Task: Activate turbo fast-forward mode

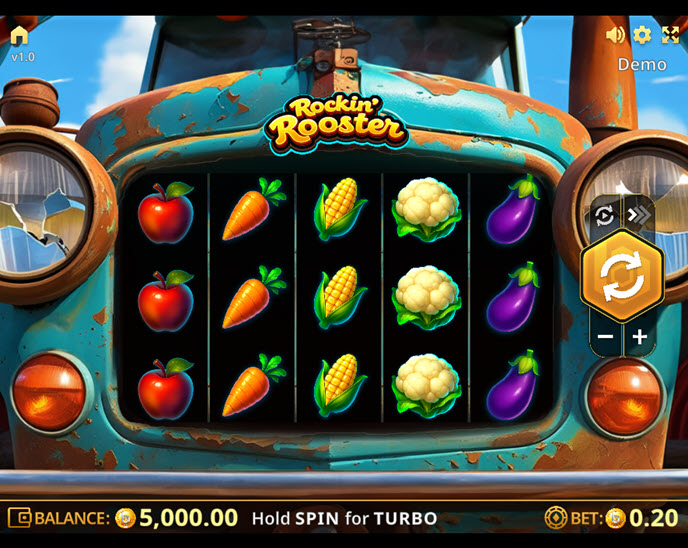Action: (x=638, y=215)
